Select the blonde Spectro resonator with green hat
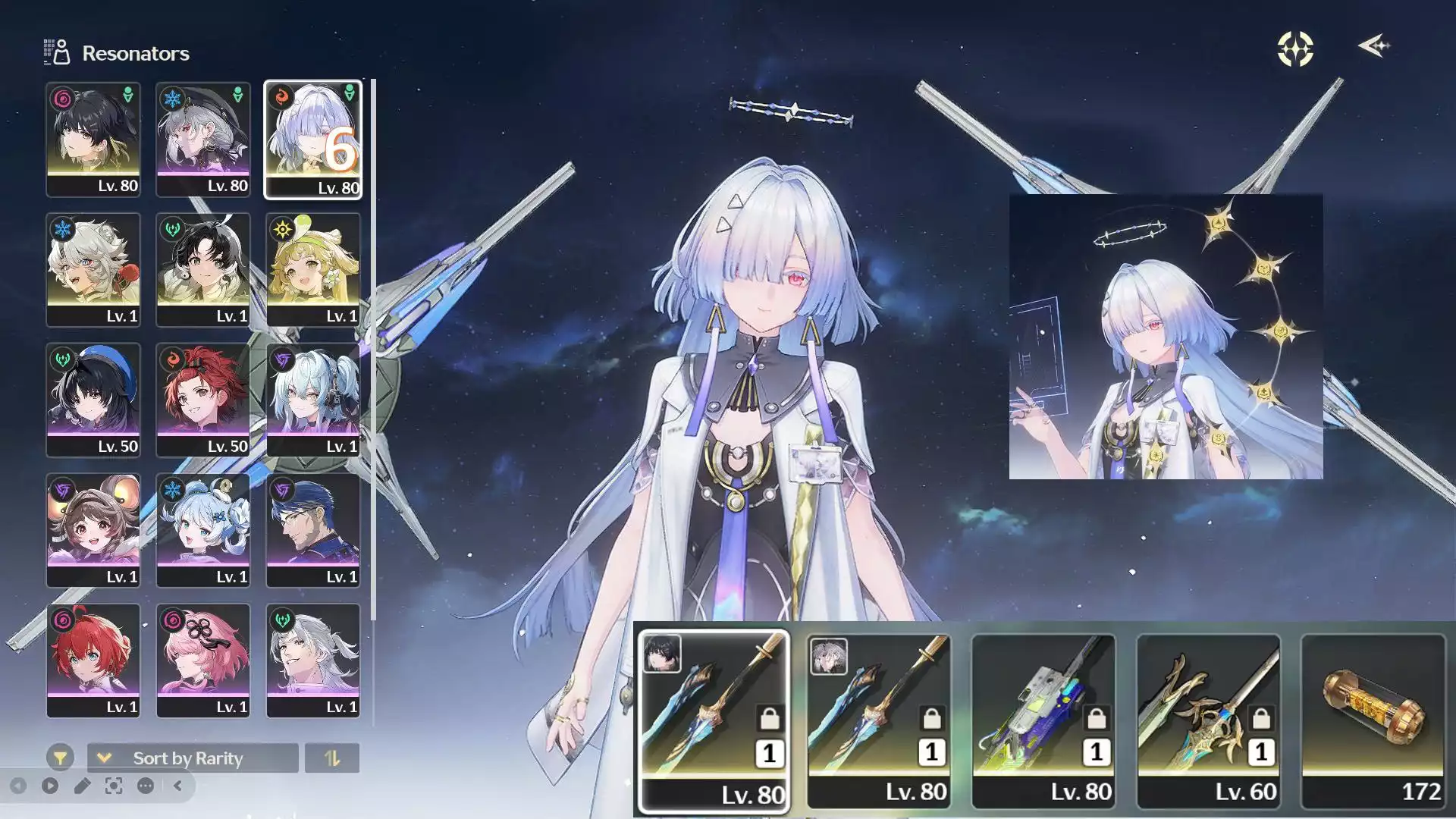Screen dimensions: 1456x819 click(312, 270)
